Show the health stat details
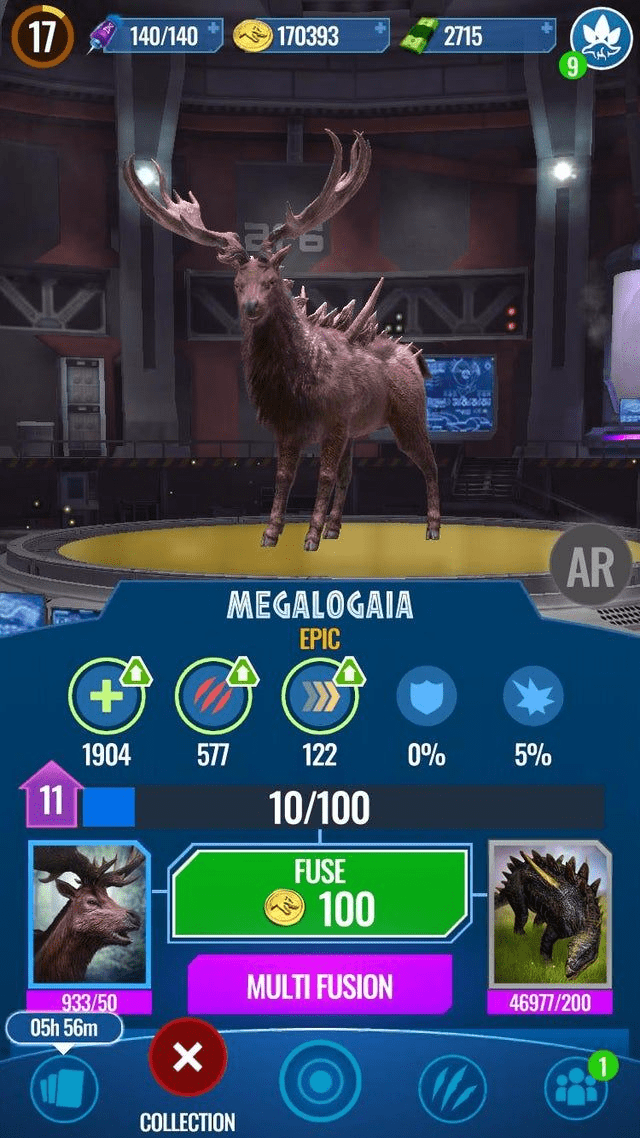 point(106,697)
